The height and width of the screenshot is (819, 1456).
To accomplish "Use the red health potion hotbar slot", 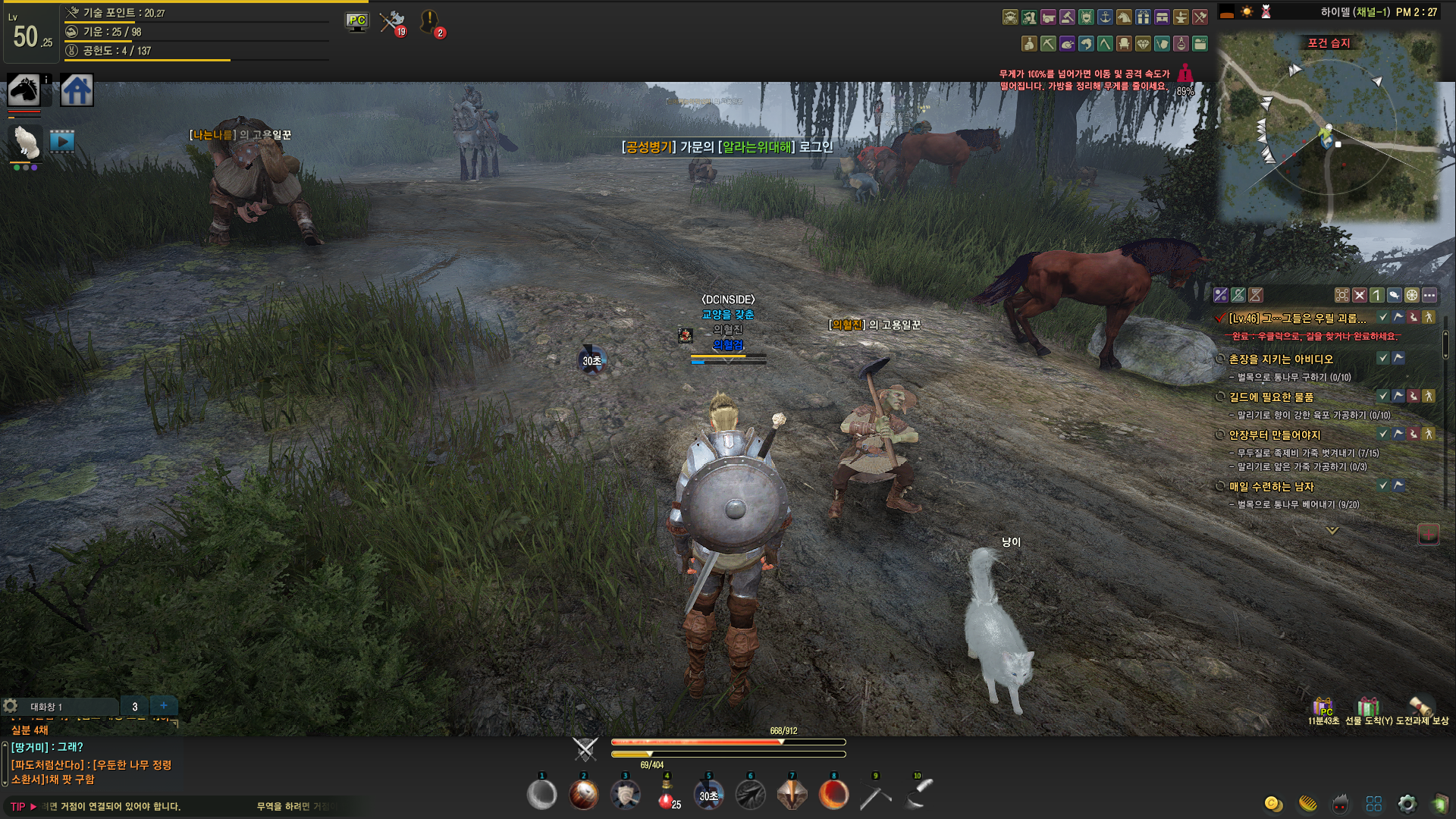I will point(667,795).
